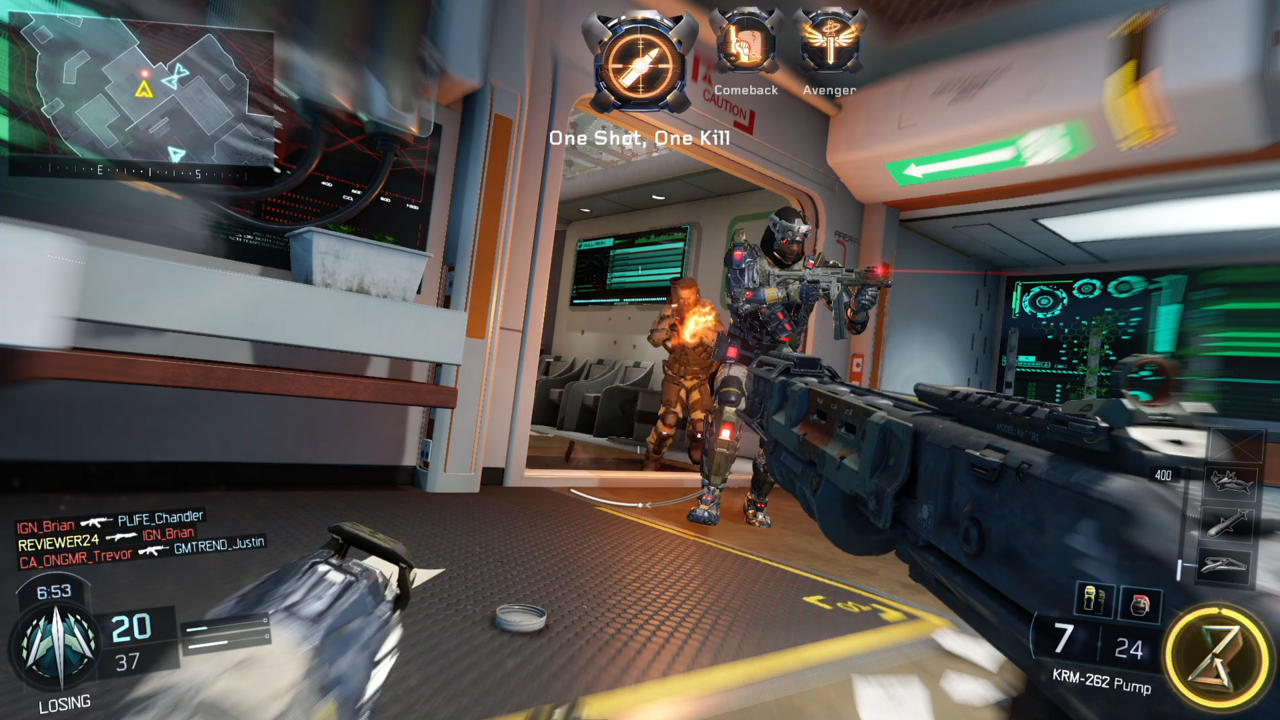Choose the red lethal equipment icon
The image size is (1280, 720).
1140,603
